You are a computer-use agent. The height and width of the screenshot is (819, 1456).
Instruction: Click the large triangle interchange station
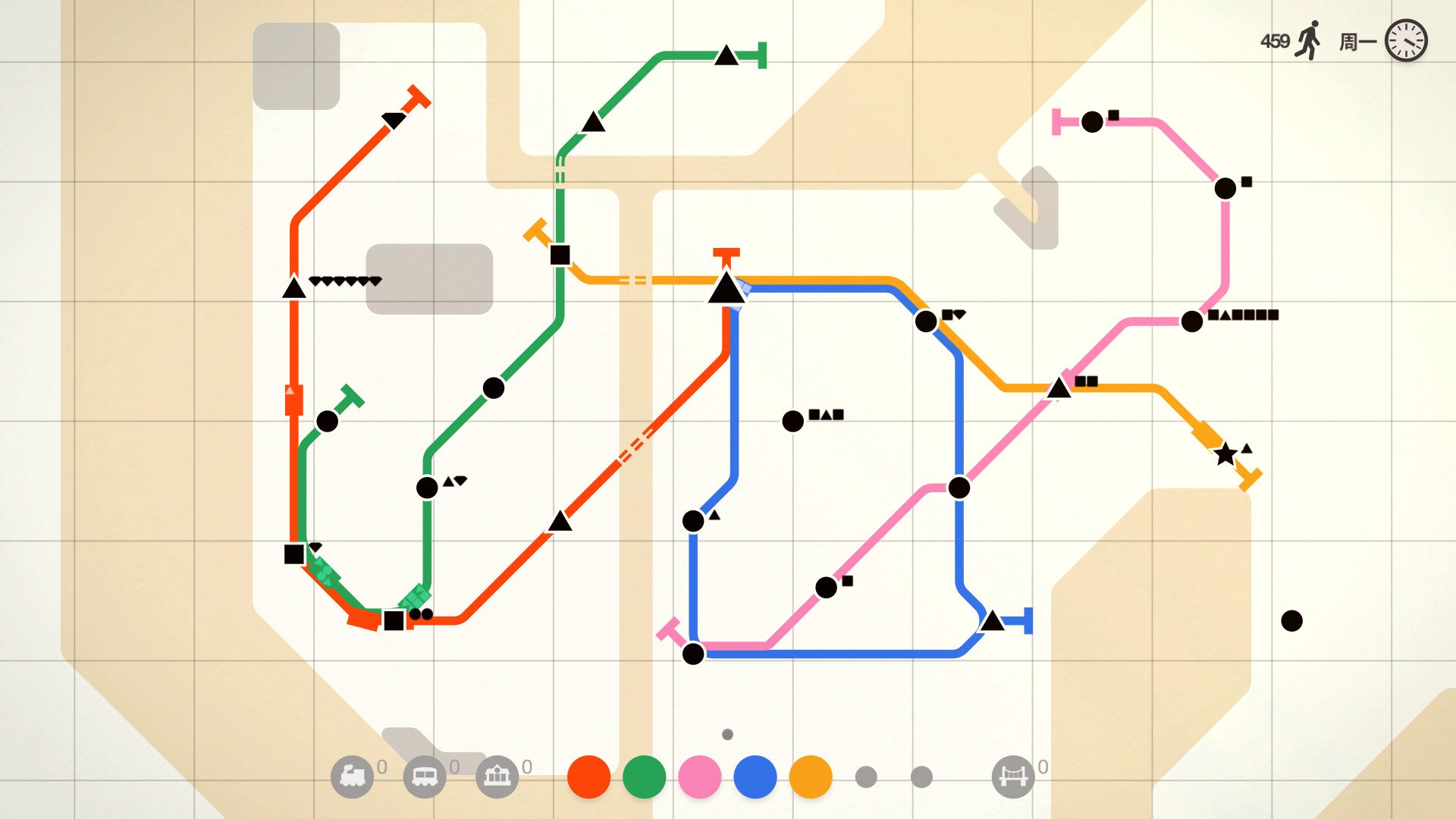click(x=726, y=290)
